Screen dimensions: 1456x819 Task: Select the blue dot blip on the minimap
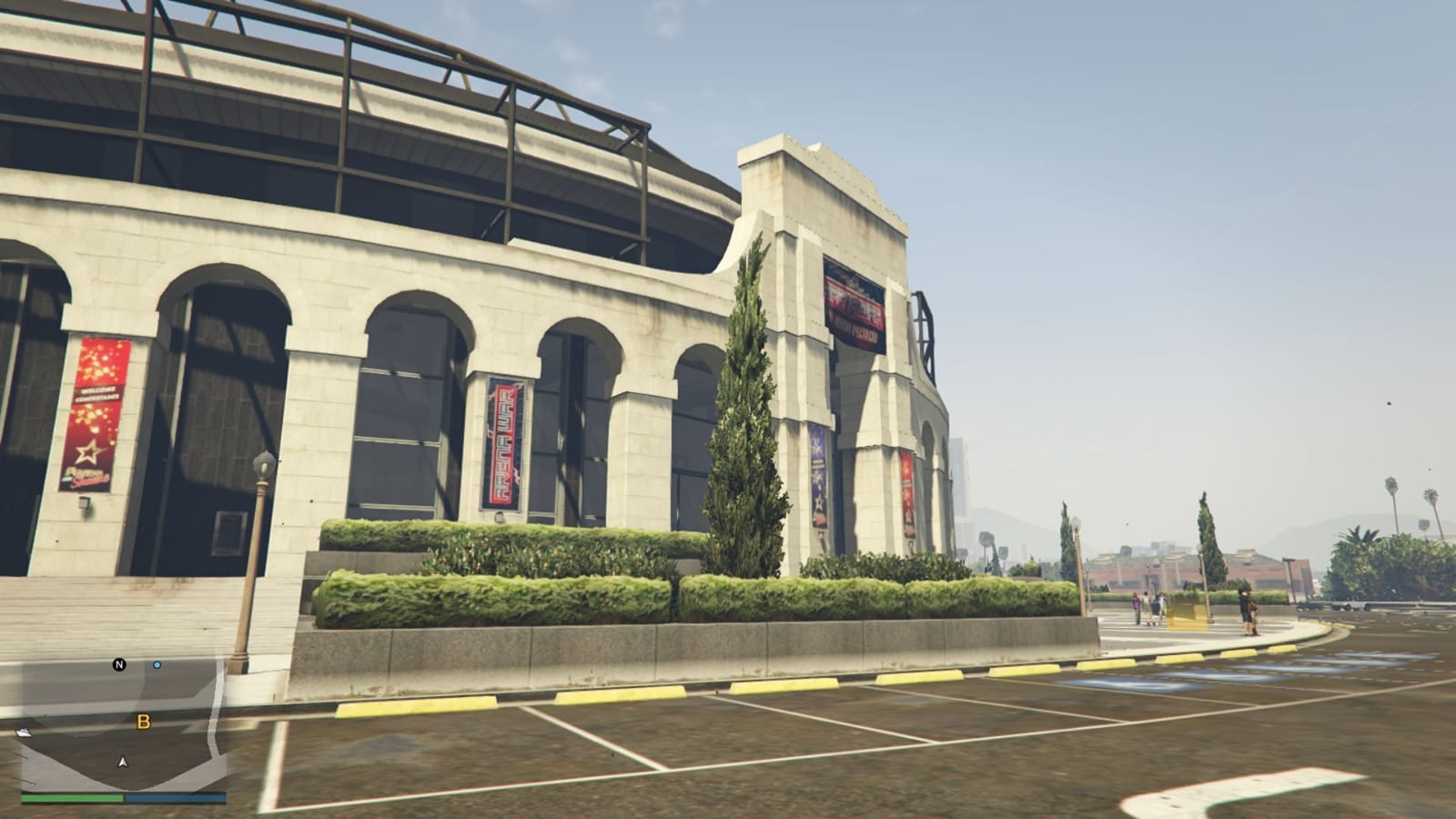click(x=157, y=664)
